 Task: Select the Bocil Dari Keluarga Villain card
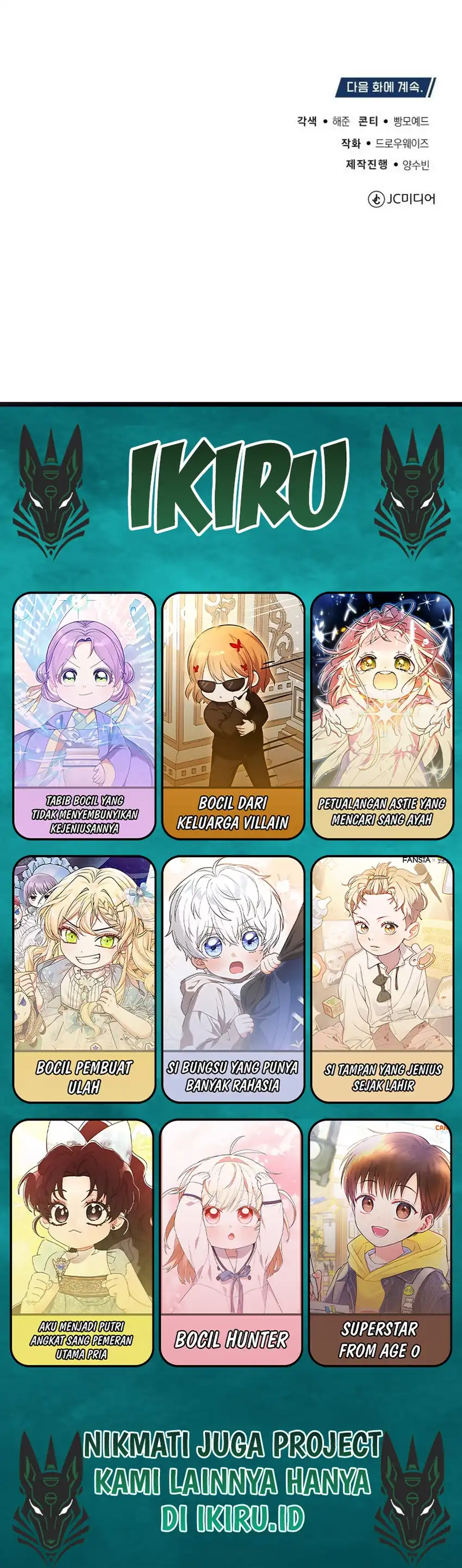(x=233, y=715)
